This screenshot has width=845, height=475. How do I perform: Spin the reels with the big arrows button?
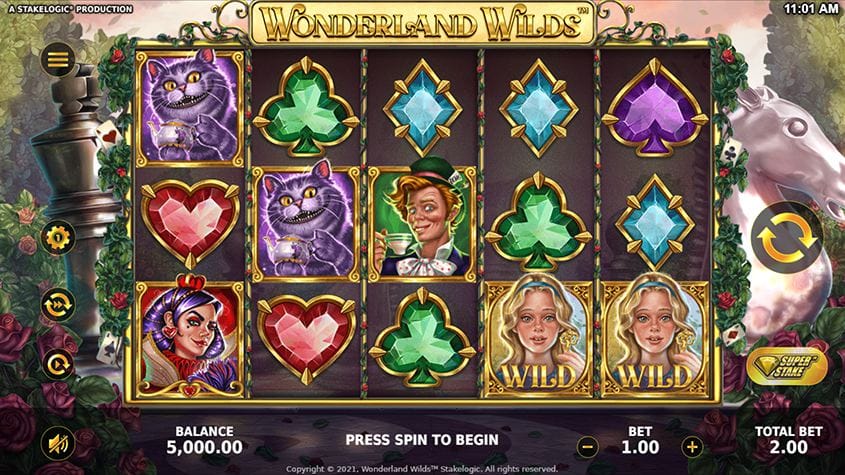[787, 237]
